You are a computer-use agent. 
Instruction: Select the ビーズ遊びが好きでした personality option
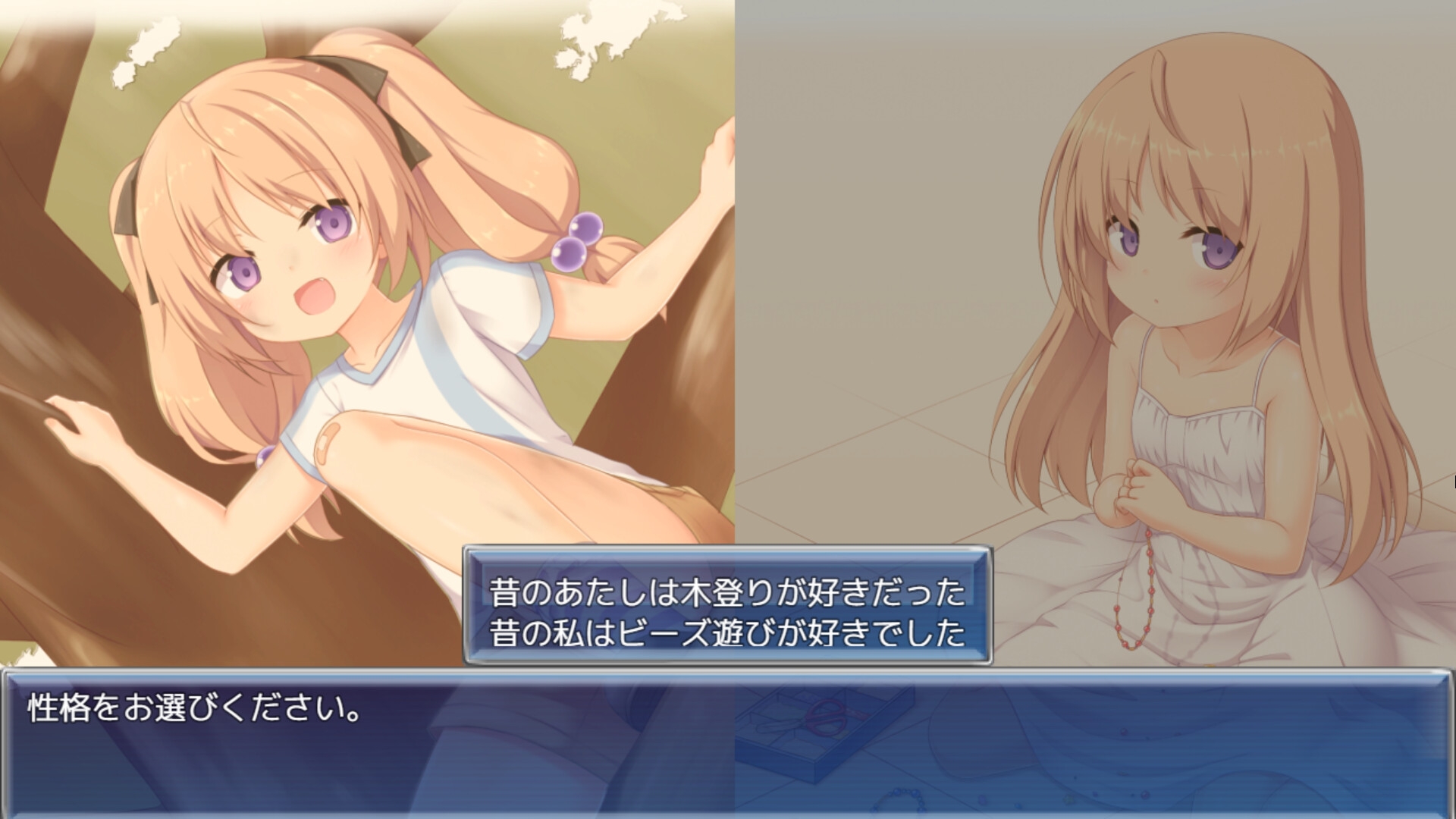[x=726, y=633]
